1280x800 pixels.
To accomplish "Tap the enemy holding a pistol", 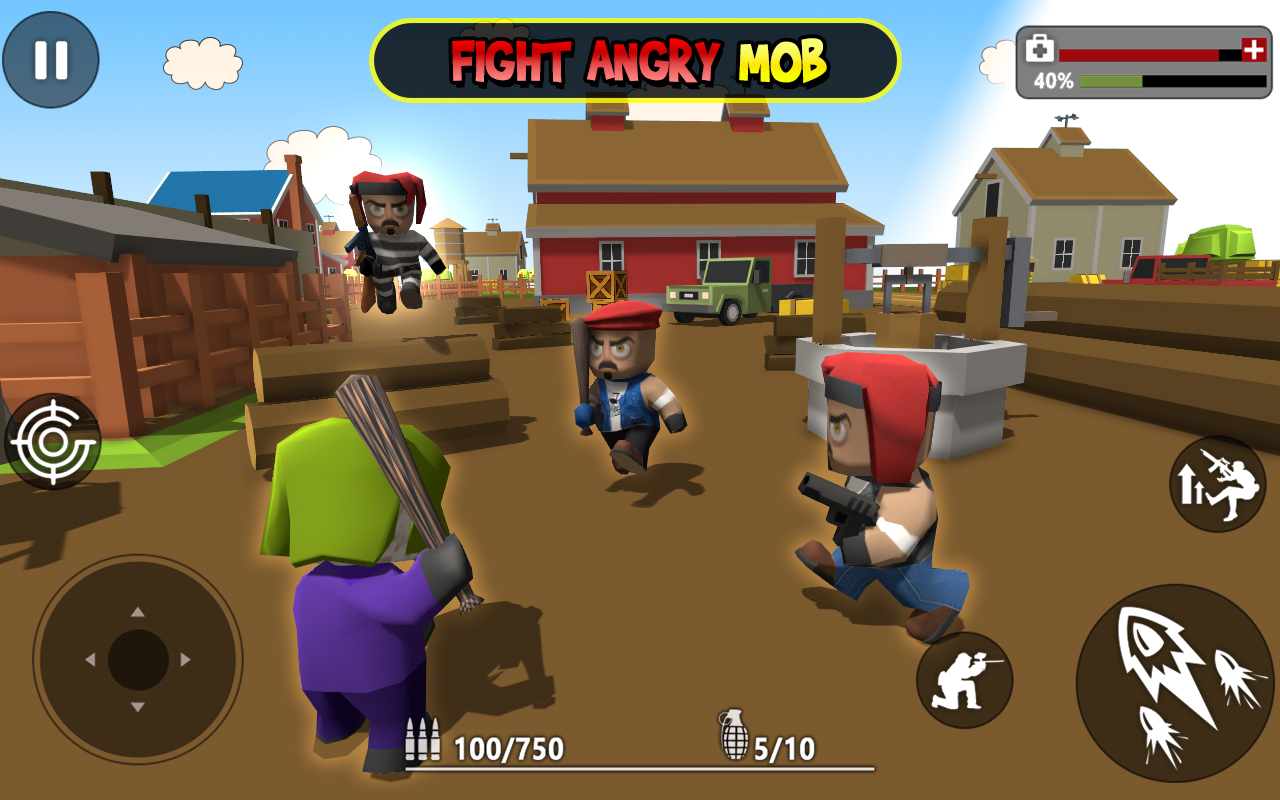I will pyautogui.click(x=880, y=490).
